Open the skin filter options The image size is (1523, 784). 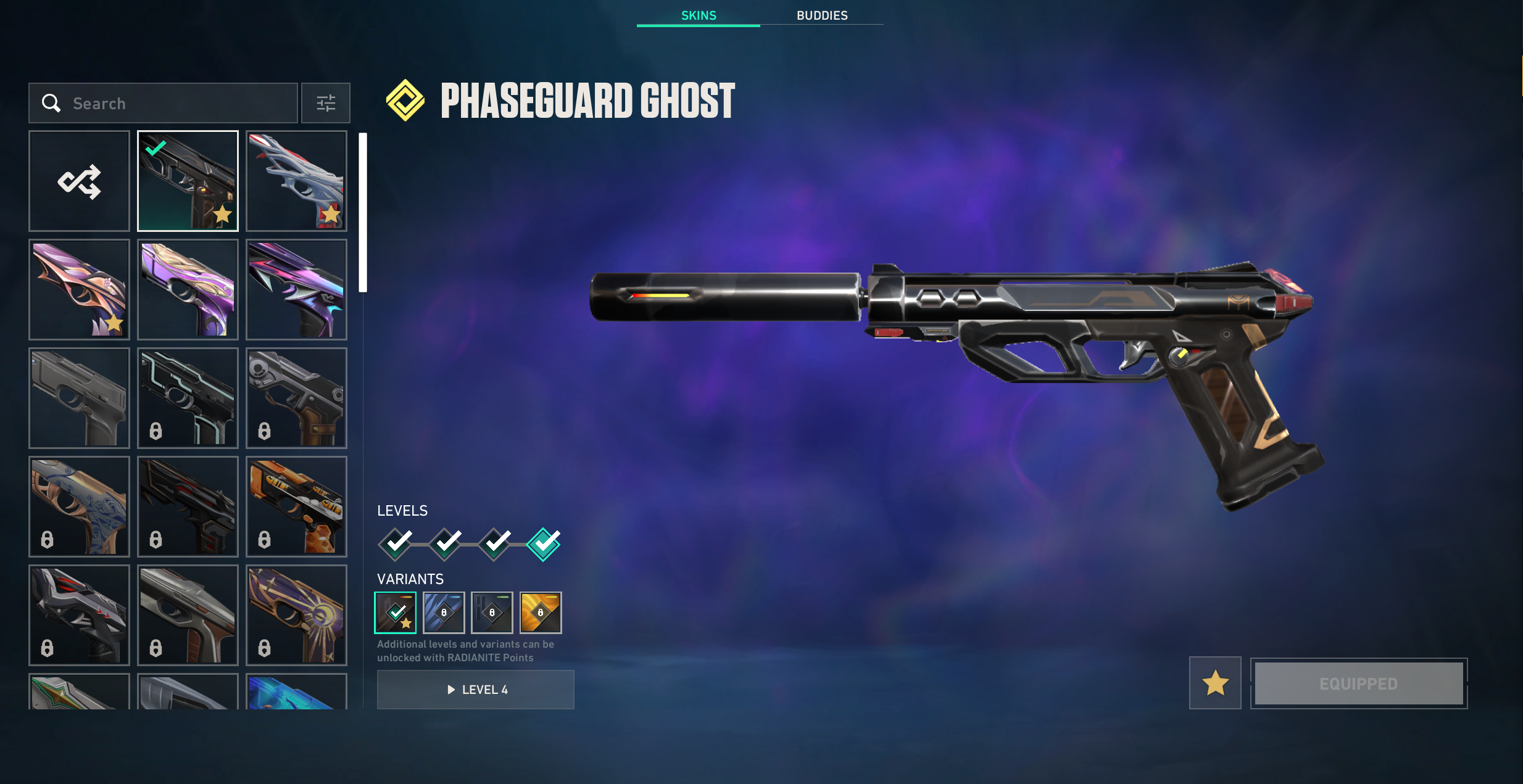point(326,103)
